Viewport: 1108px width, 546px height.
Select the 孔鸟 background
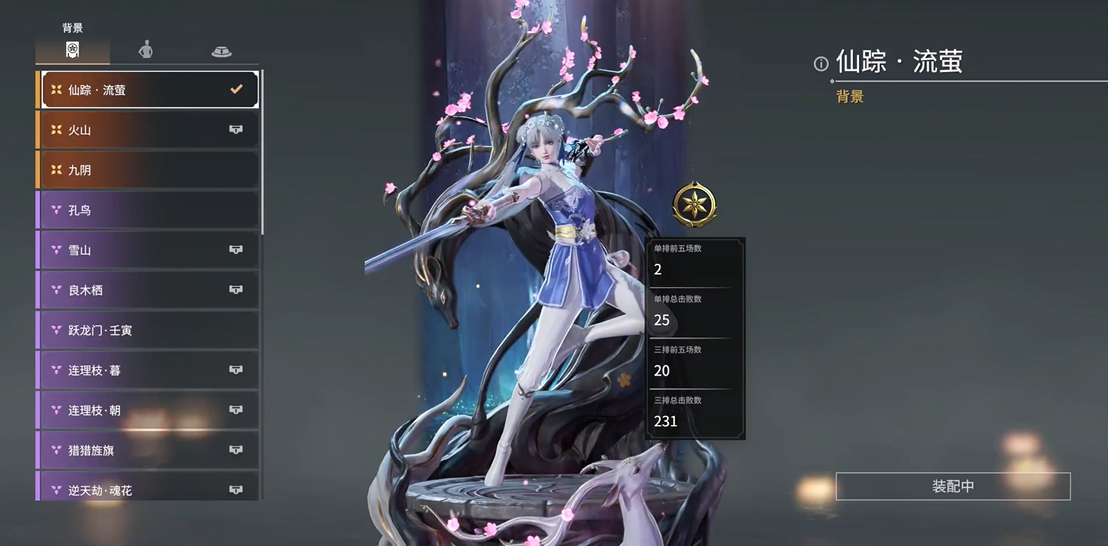(x=148, y=210)
